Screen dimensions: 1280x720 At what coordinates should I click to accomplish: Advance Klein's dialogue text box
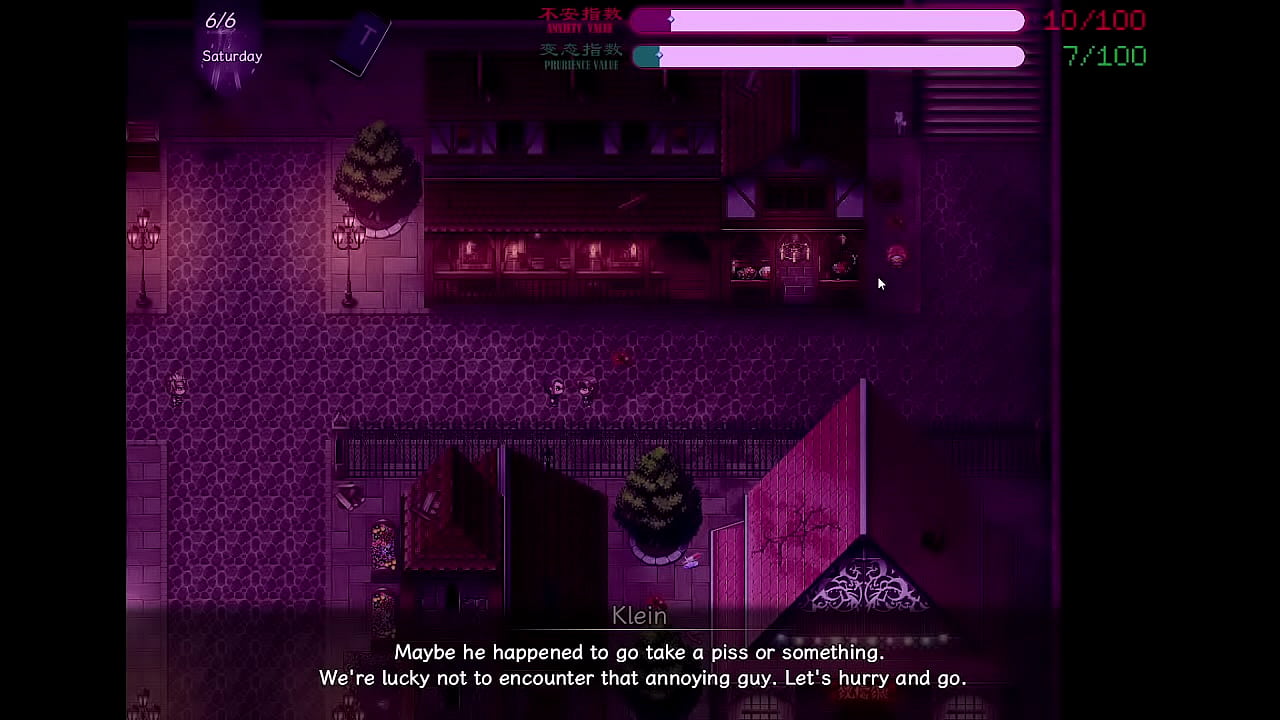641,665
